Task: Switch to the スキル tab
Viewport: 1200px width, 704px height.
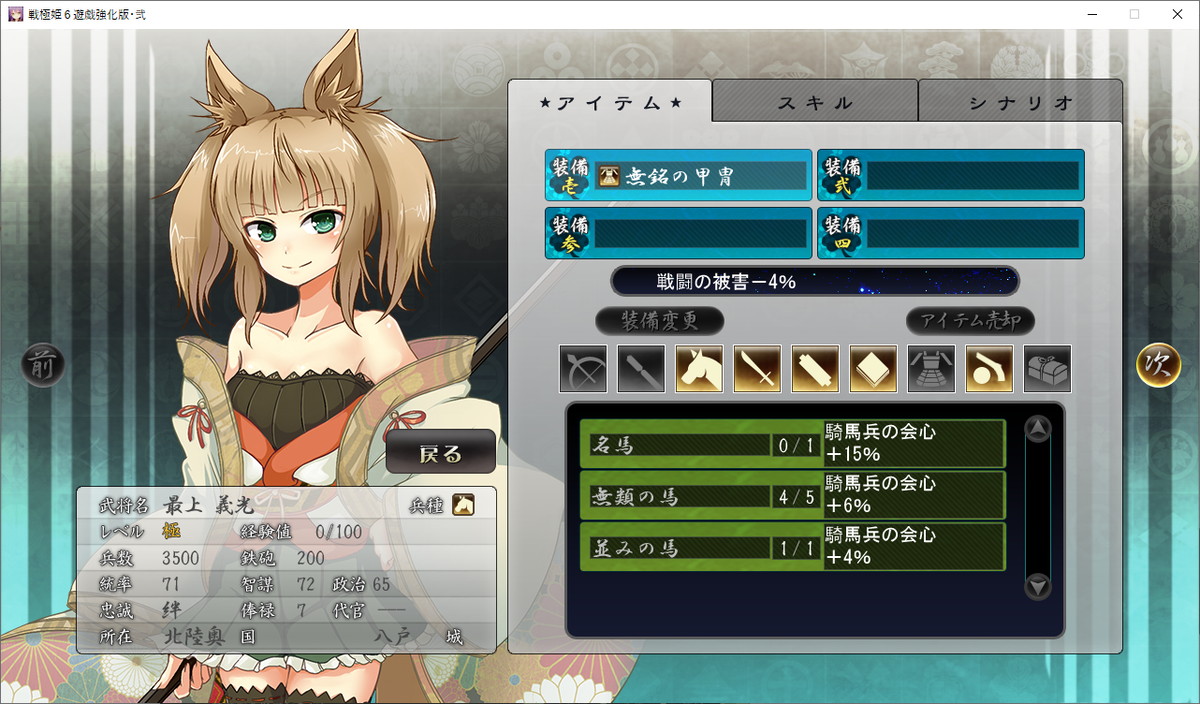Action: coord(815,102)
